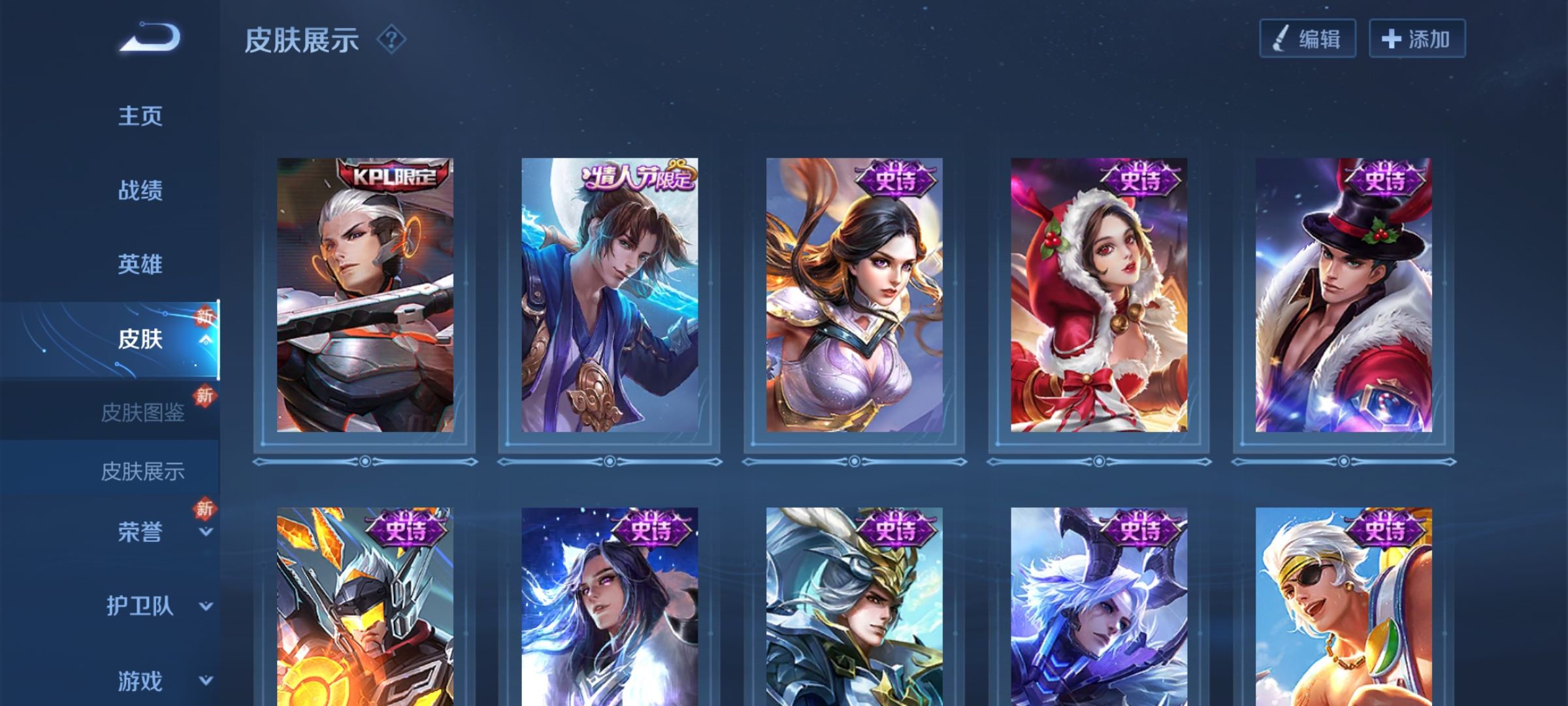Screen dimensions: 1568x706
Task: Select the purple-haired white fur skin card
Action: 609,608
